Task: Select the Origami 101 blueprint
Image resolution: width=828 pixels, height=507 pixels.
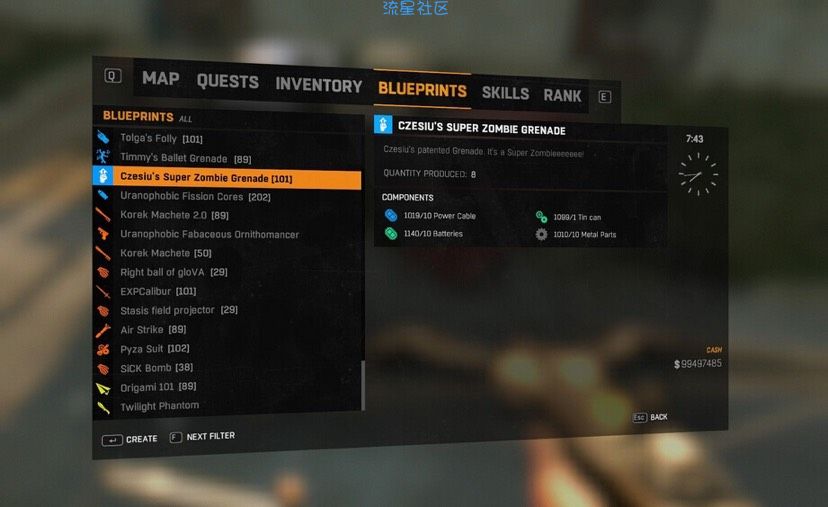Action: [158, 387]
